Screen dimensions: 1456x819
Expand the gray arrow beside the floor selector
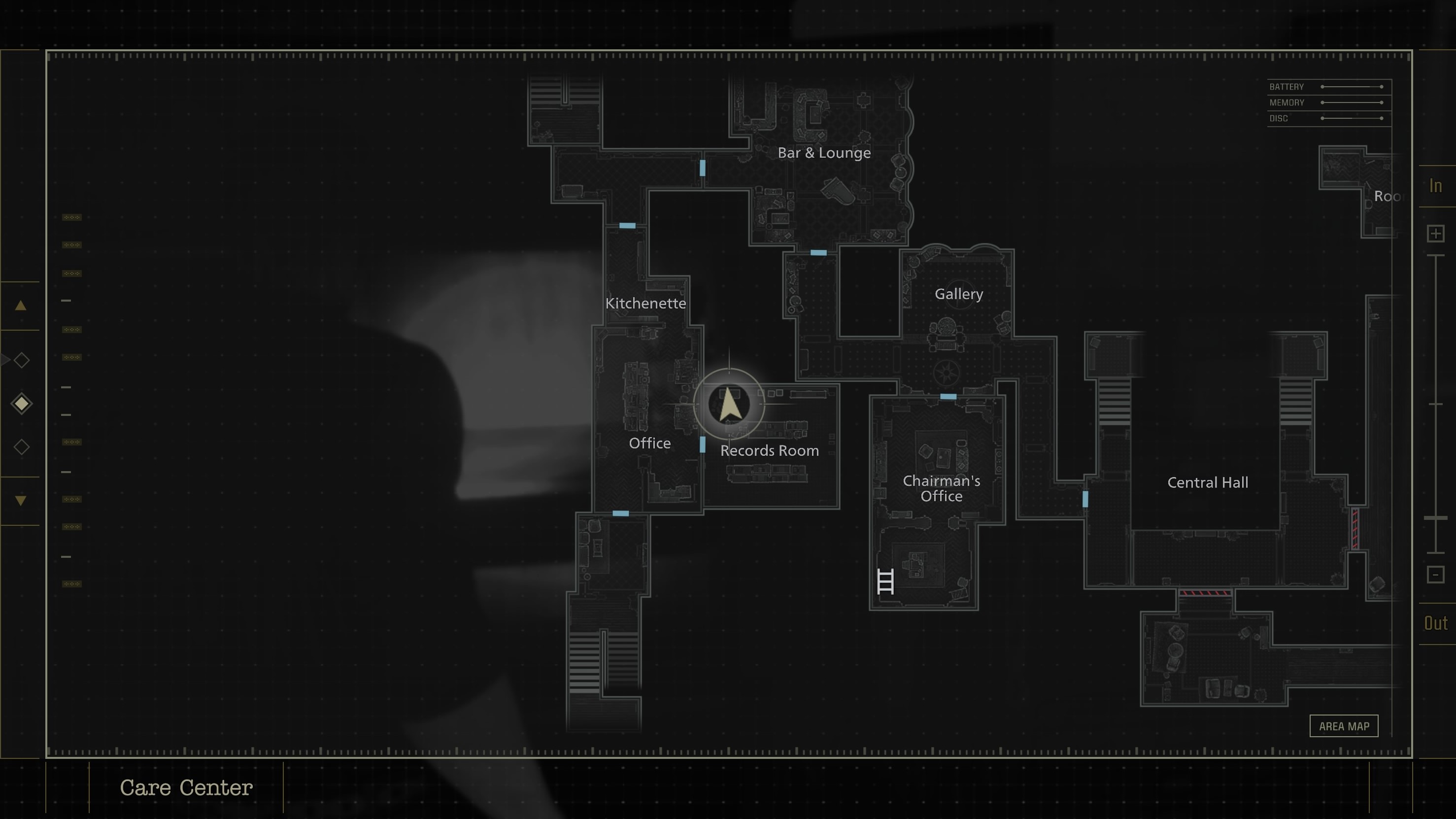click(4, 359)
